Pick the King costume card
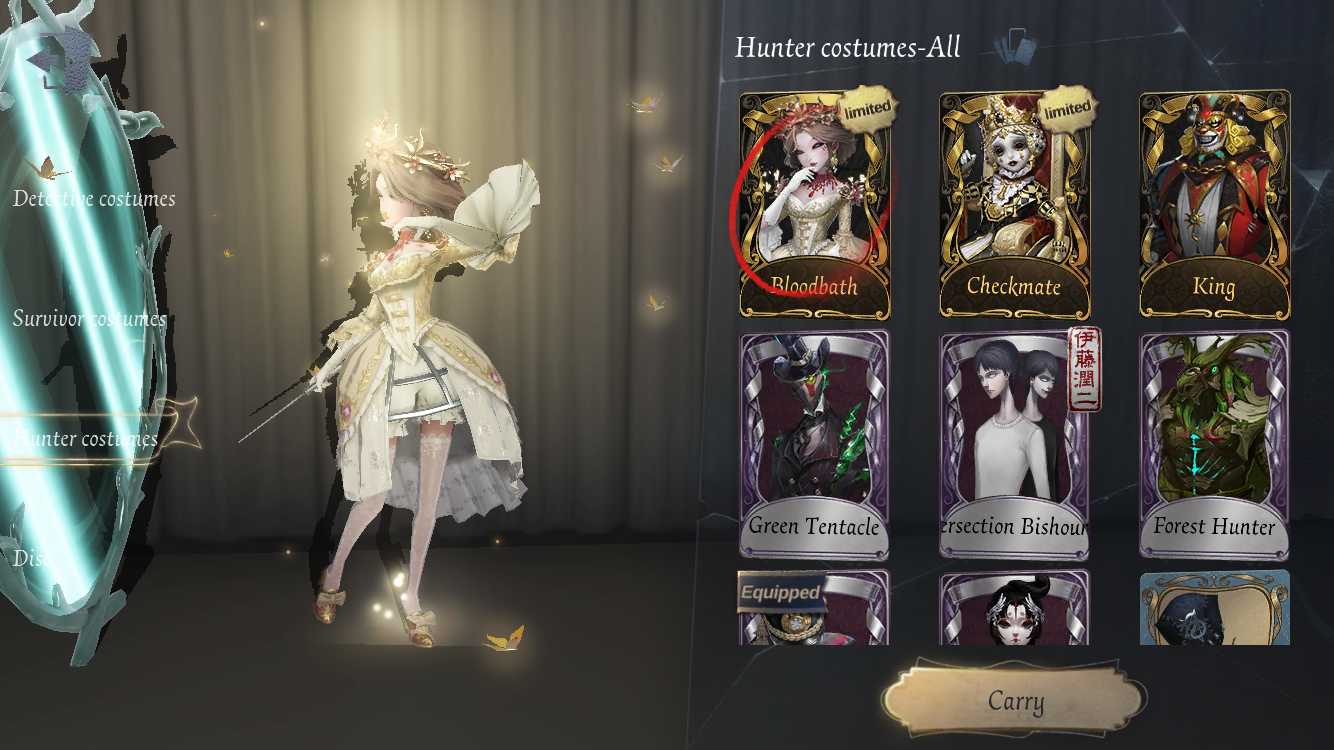Screen dimensions: 1334x750 (x=1214, y=205)
